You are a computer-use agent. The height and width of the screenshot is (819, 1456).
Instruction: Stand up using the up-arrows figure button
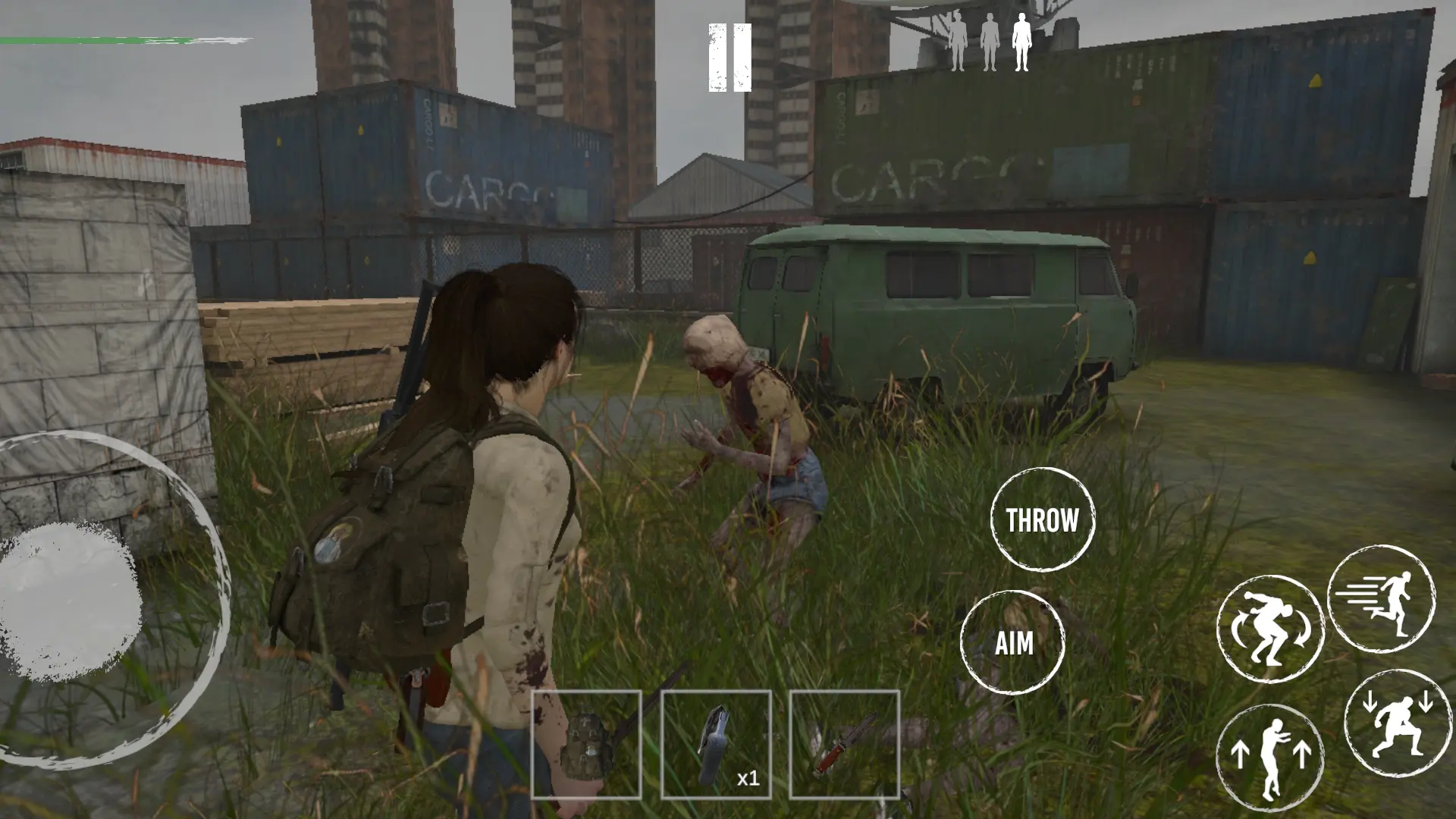pos(1270,757)
